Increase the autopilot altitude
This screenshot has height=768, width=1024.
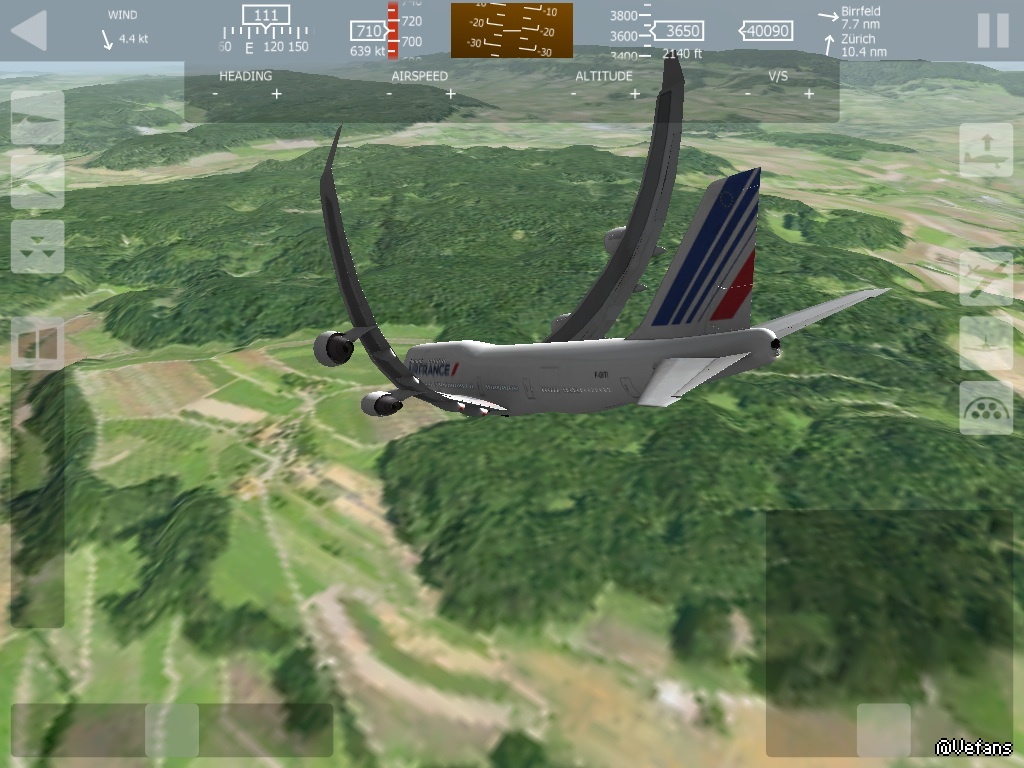tap(635, 94)
